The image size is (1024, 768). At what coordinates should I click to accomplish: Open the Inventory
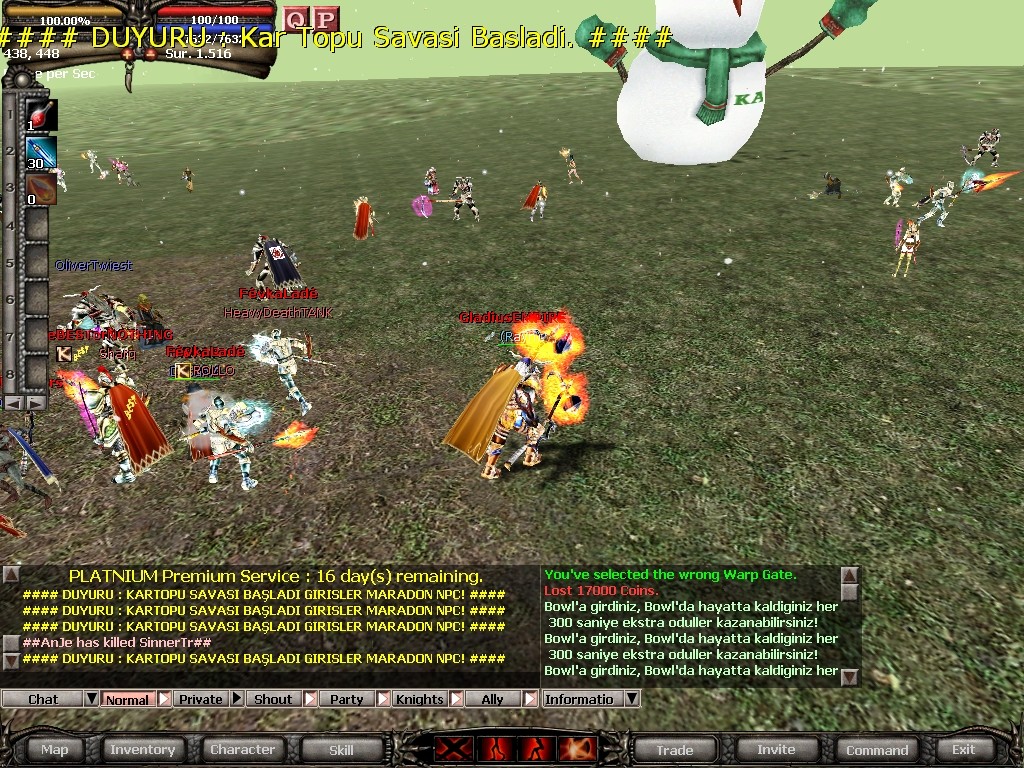[x=142, y=749]
